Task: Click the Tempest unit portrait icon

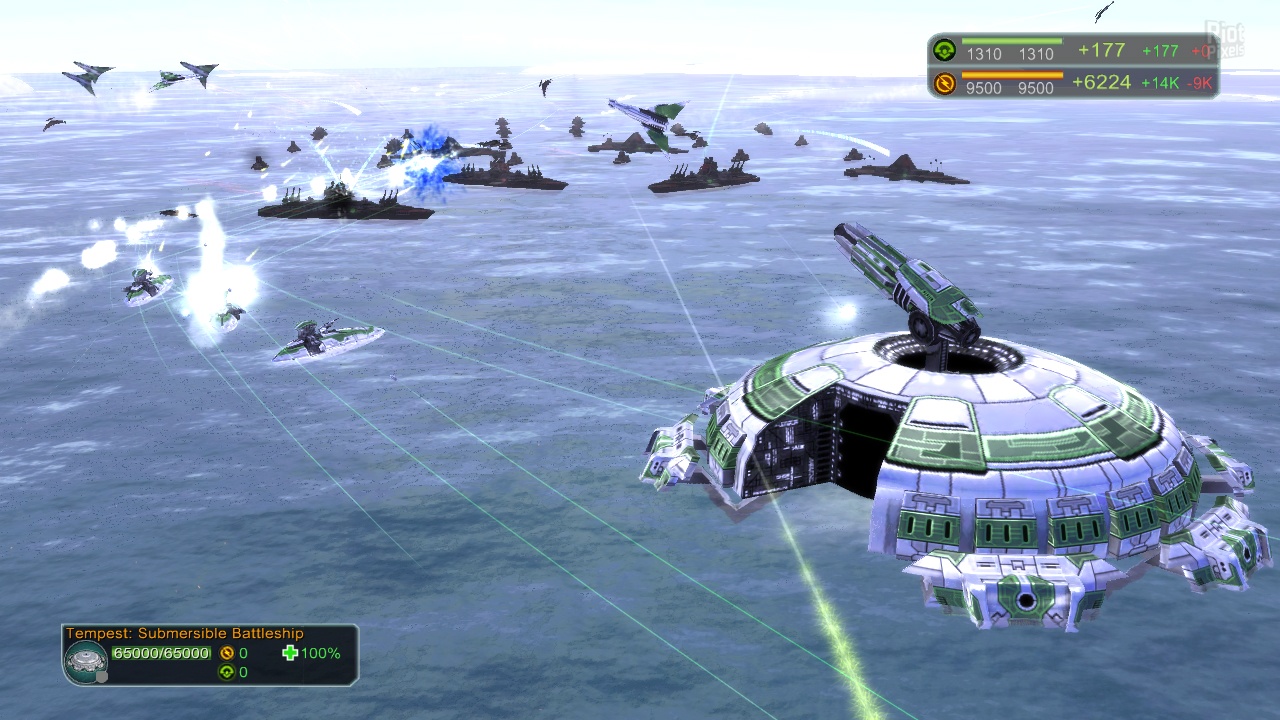Action: 86,660
